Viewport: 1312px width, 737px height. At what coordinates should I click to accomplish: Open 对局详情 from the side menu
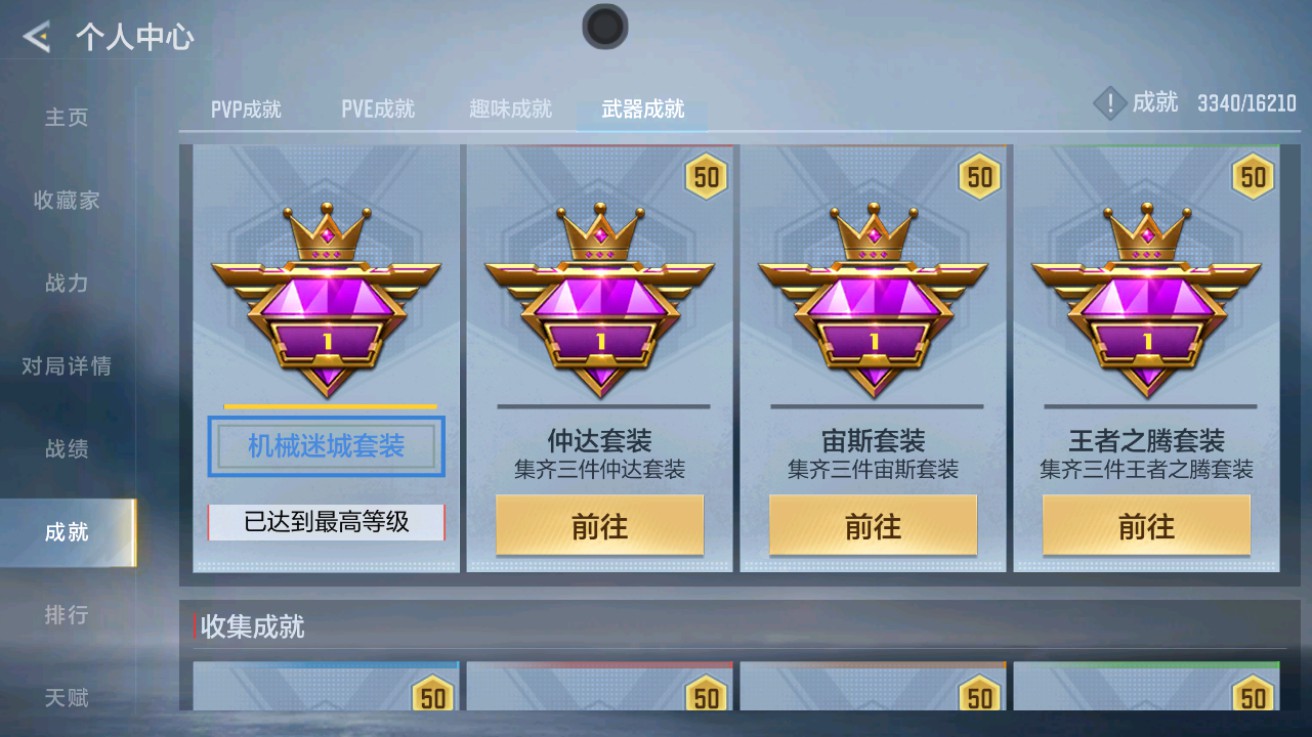(65, 366)
